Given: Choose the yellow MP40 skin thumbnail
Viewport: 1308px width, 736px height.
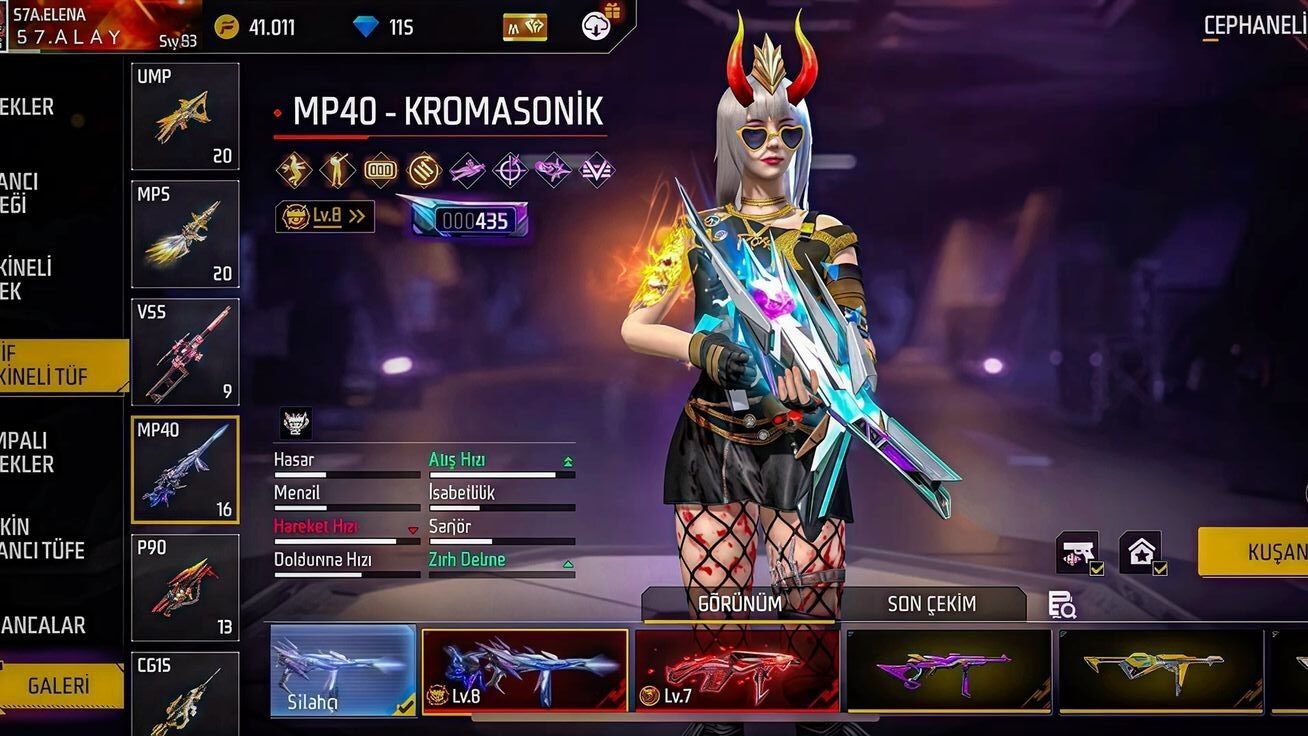Looking at the screenshot, I should [x=1160, y=670].
